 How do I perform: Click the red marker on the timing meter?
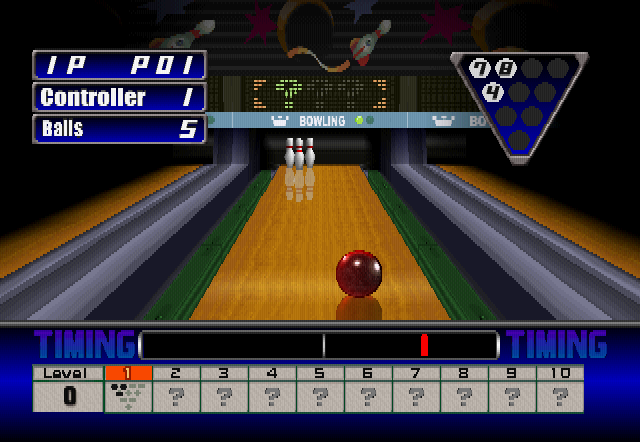tap(424, 345)
